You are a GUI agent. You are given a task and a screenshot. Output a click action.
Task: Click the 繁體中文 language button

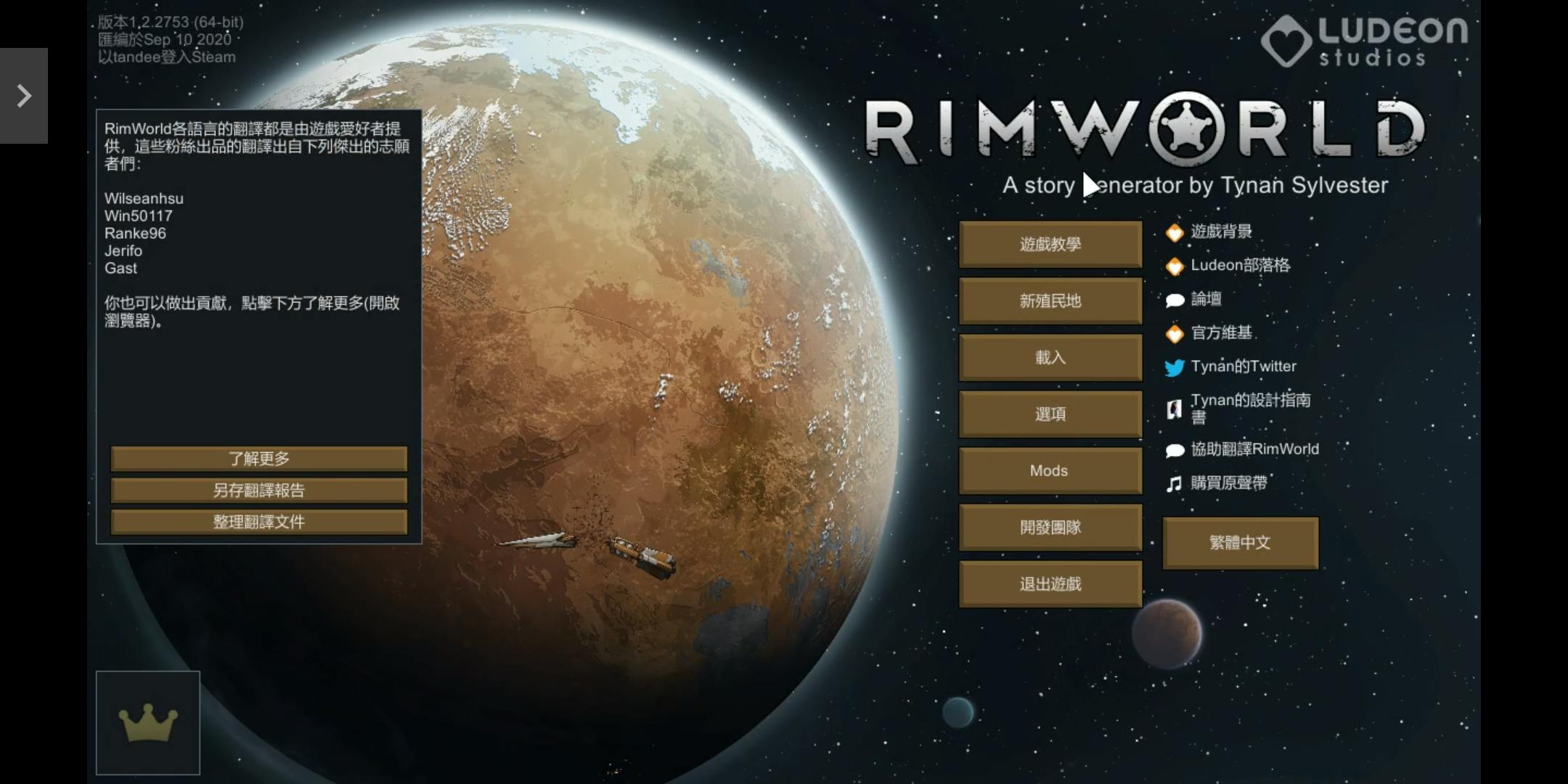pyautogui.click(x=1240, y=543)
